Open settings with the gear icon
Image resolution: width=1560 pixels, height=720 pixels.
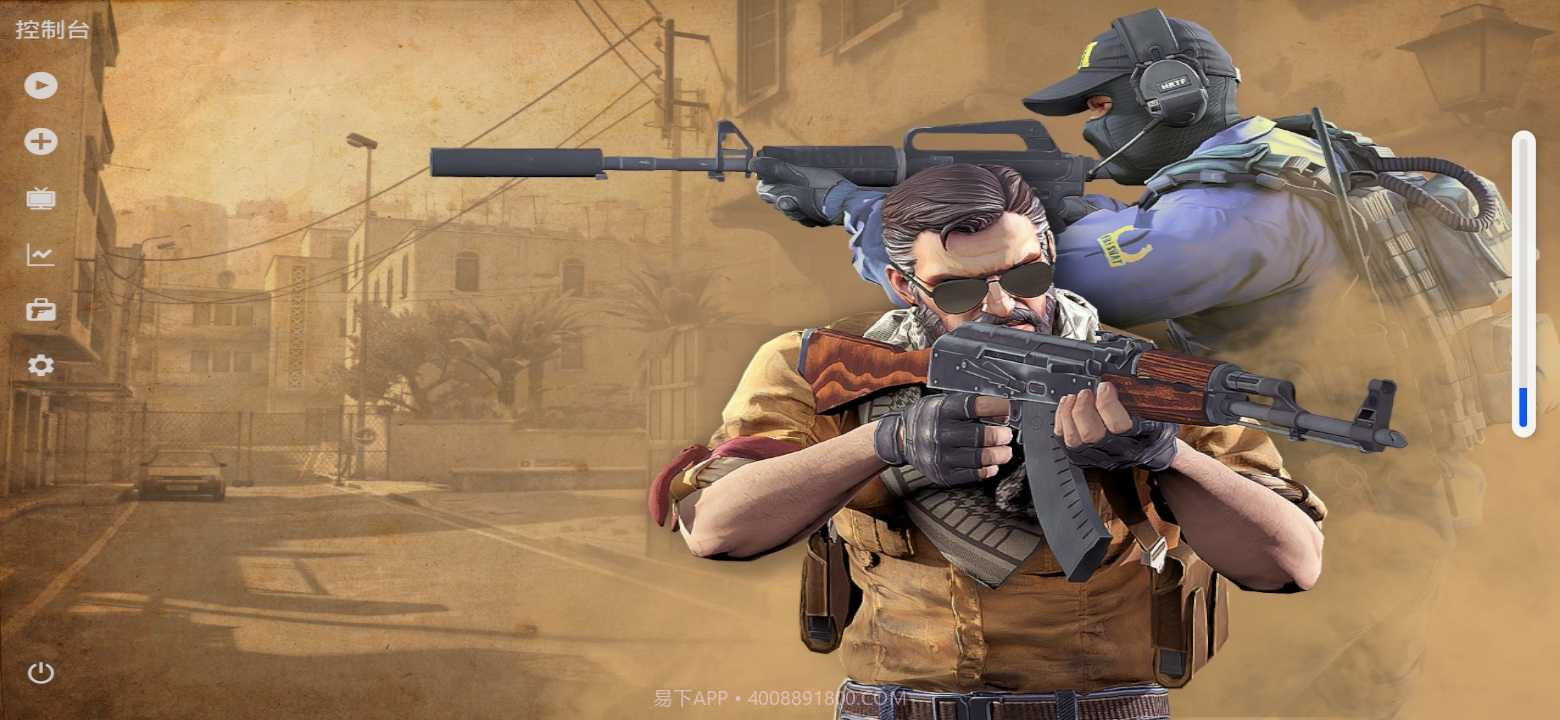[x=41, y=366]
